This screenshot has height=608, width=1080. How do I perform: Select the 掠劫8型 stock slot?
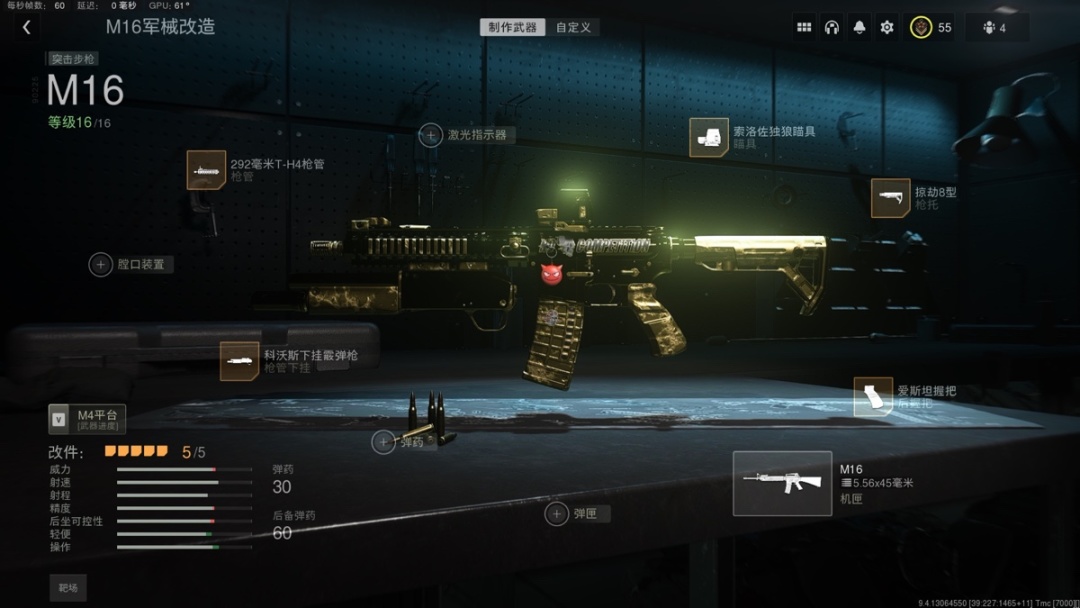(x=890, y=198)
